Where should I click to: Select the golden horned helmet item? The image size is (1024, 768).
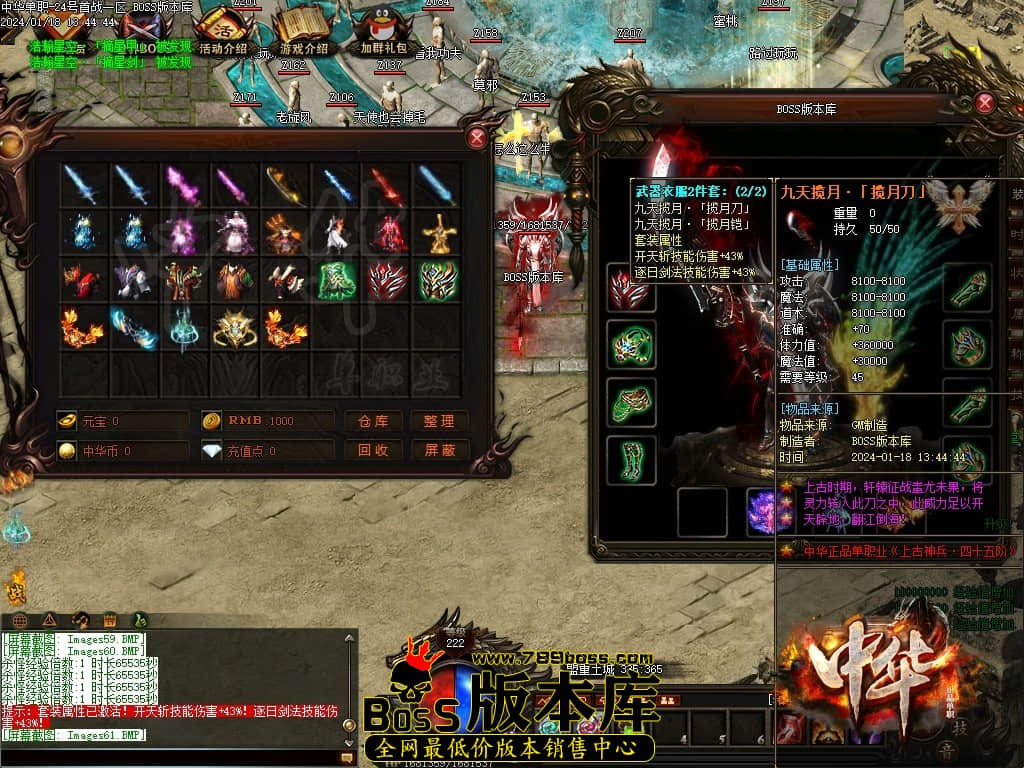point(233,328)
